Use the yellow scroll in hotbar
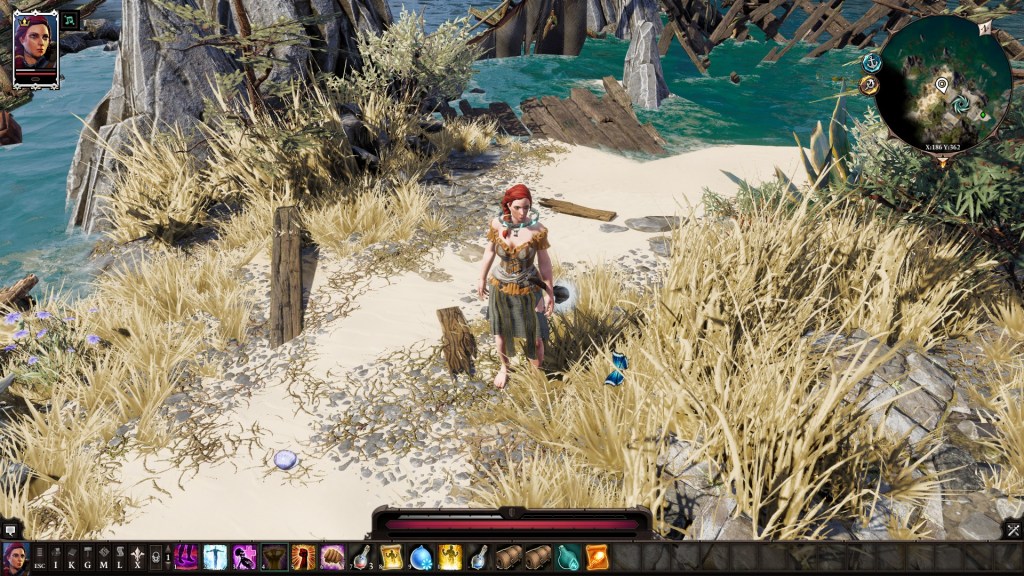Image resolution: width=1024 pixels, height=576 pixels. click(391, 557)
